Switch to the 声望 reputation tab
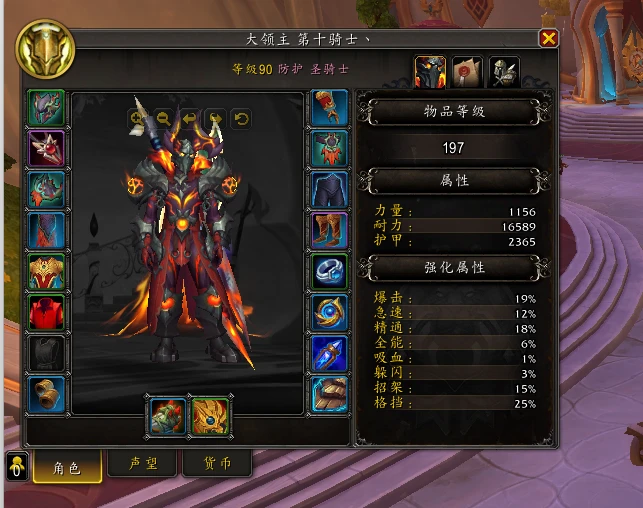643x508 pixels. [x=143, y=464]
